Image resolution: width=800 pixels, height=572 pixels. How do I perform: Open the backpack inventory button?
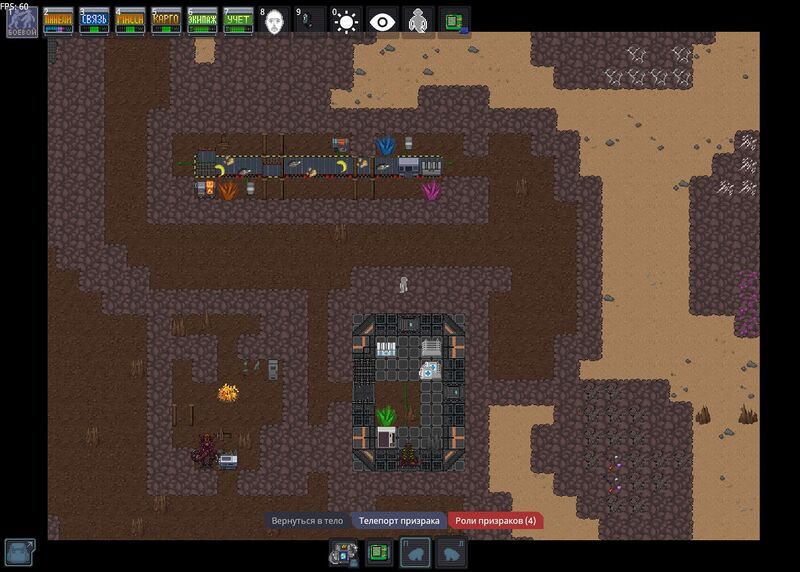(x=20, y=551)
